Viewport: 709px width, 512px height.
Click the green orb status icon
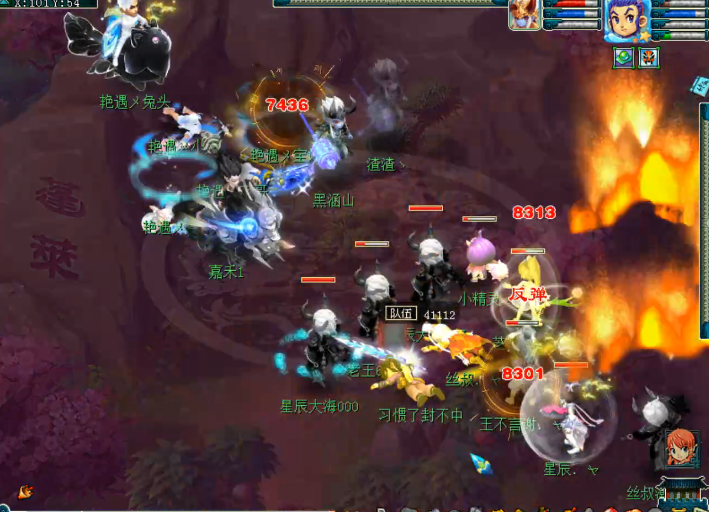pos(623,58)
